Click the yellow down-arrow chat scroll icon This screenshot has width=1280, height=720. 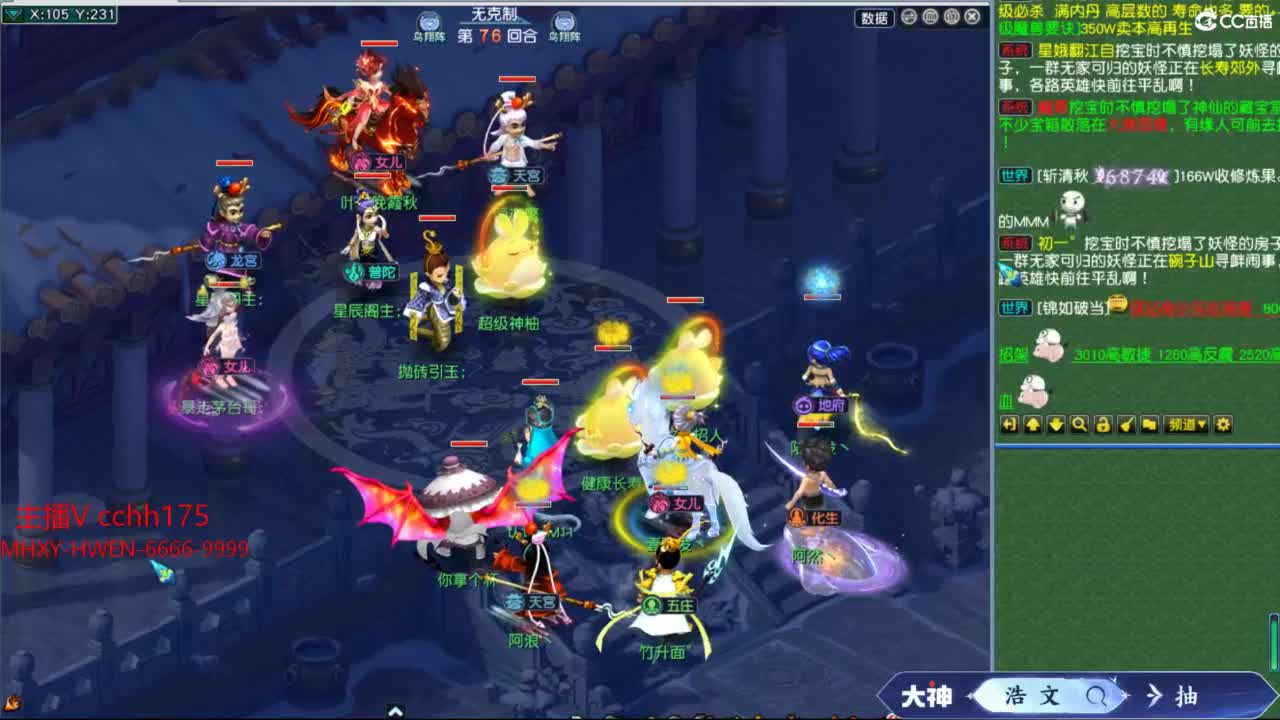pyautogui.click(x=1056, y=425)
